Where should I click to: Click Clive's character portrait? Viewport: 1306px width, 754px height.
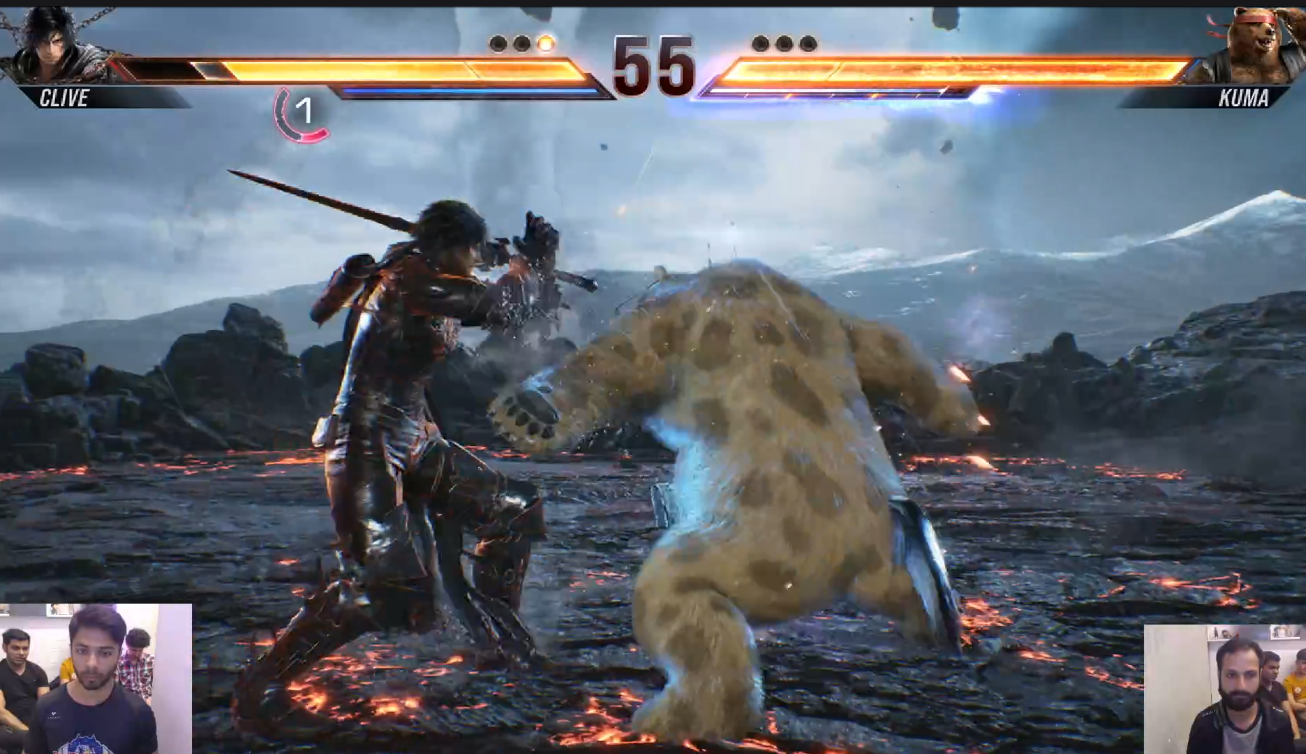tap(50, 45)
